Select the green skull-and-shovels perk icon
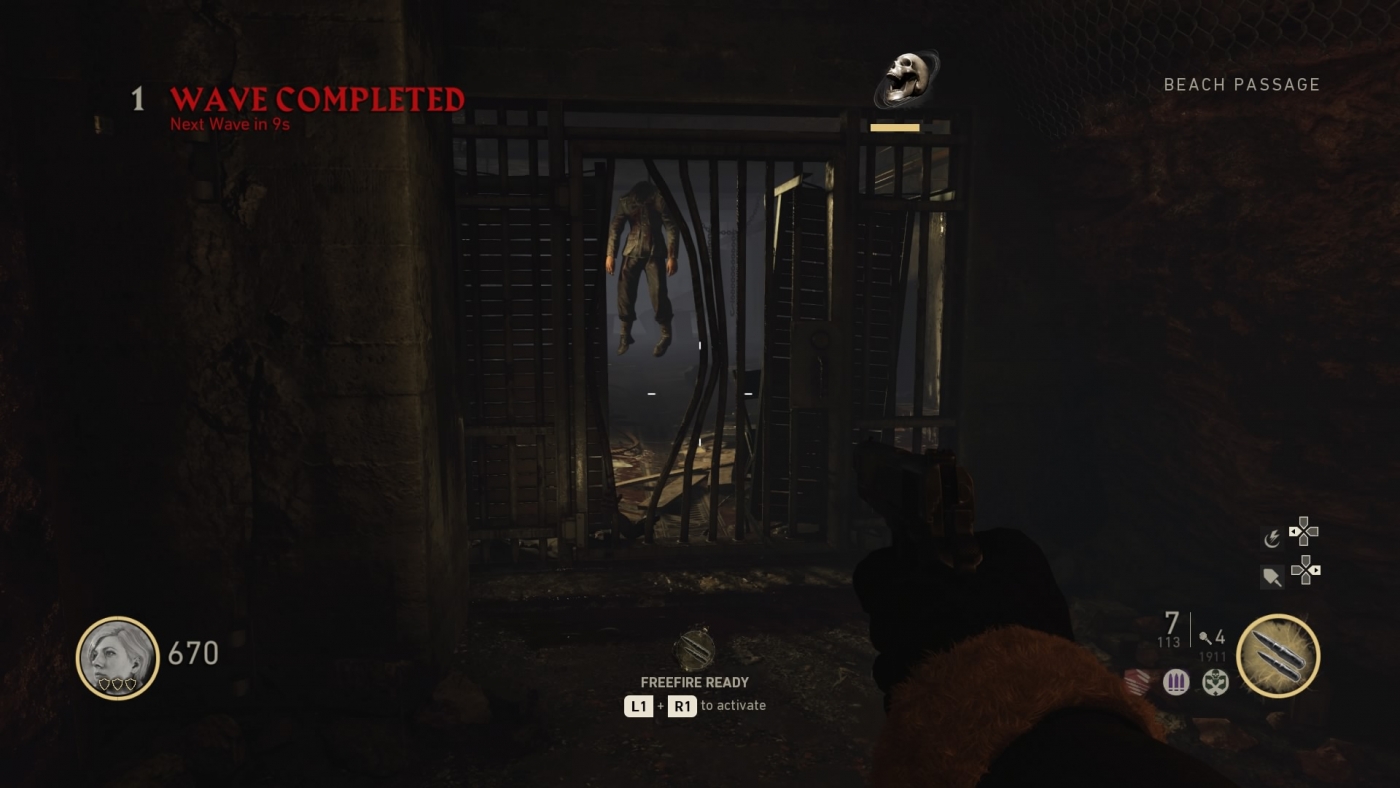Viewport: 1400px width, 788px height. point(1214,682)
